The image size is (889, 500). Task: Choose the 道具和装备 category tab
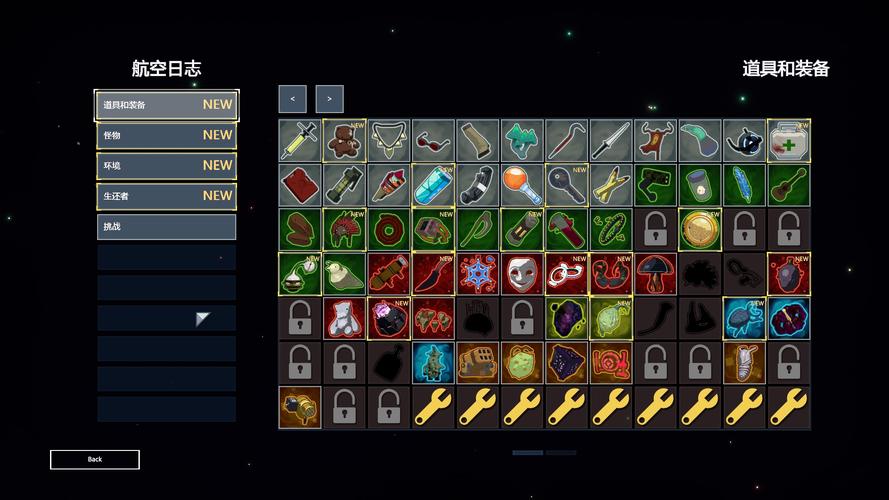pyautogui.click(x=166, y=104)
